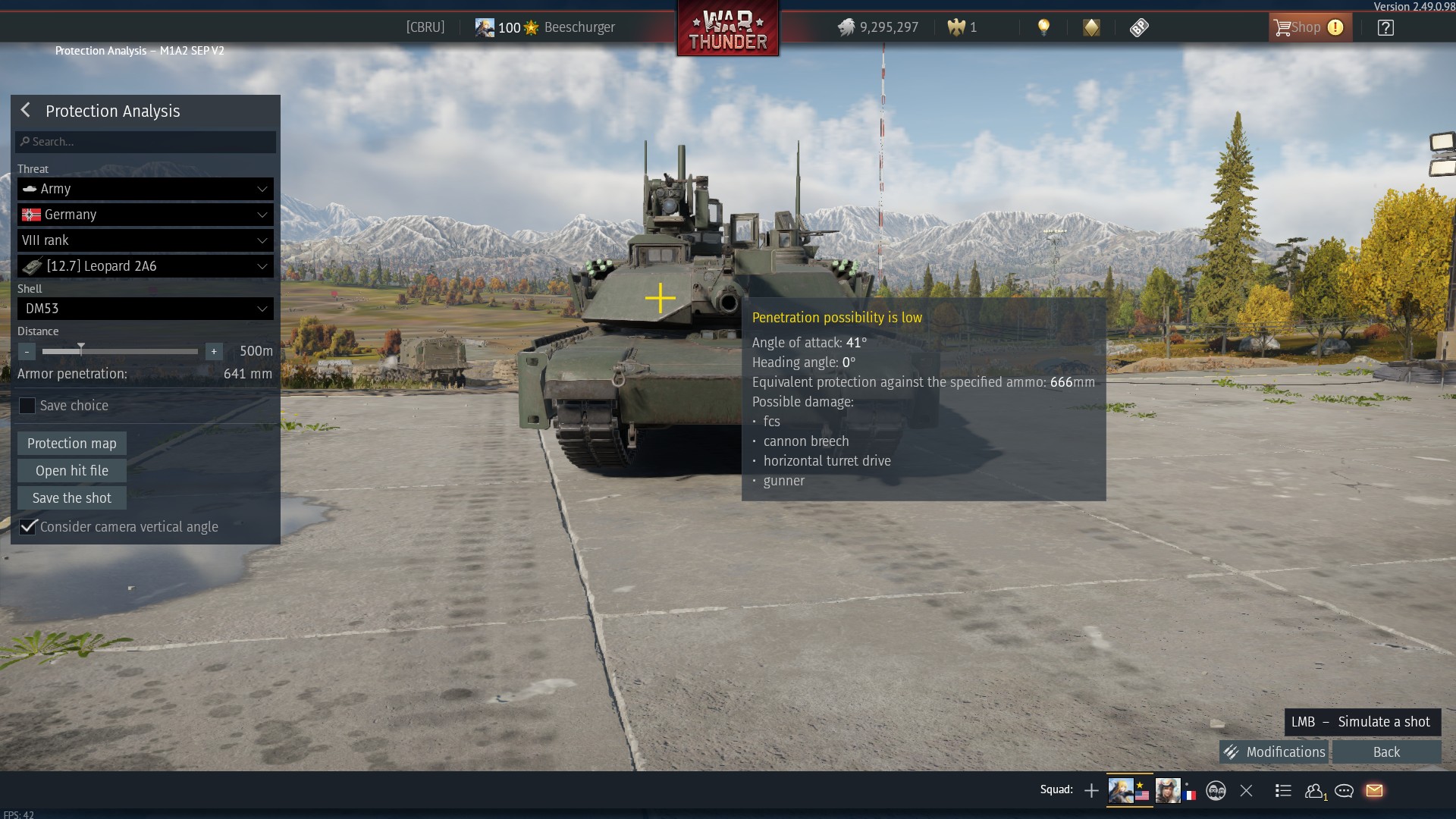Click the Open hit file button

pos(72,471)
